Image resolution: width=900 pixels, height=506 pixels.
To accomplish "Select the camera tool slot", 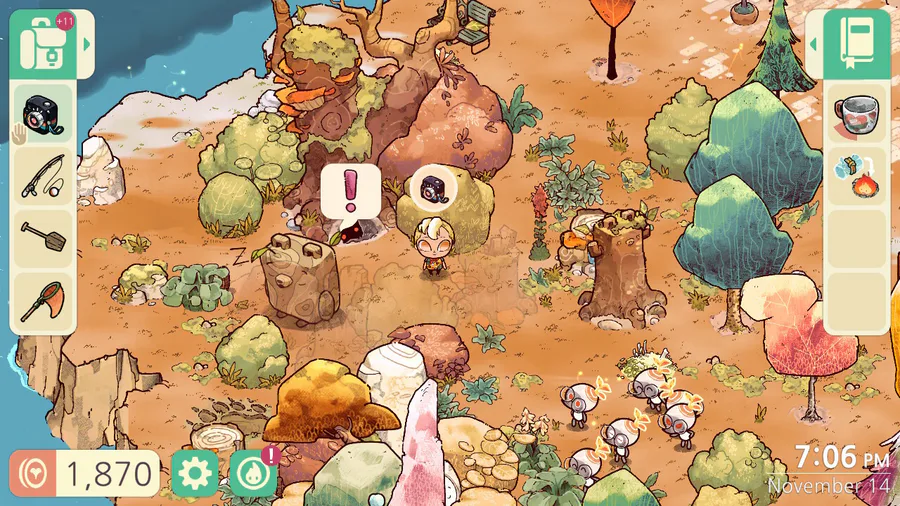I will click(x=42, y=113).
